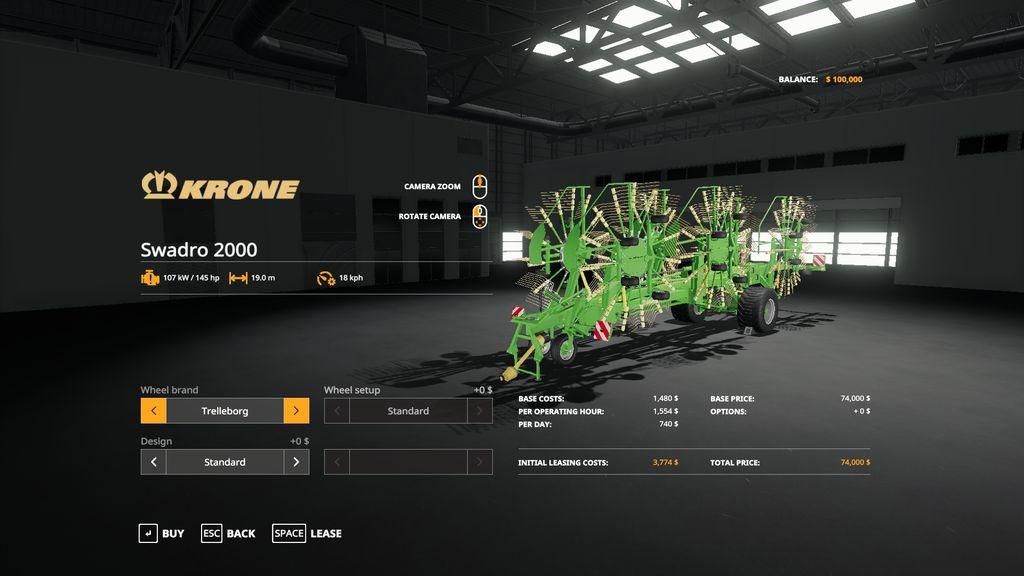Buy the Swadro 2000

(x=161, y=534)
